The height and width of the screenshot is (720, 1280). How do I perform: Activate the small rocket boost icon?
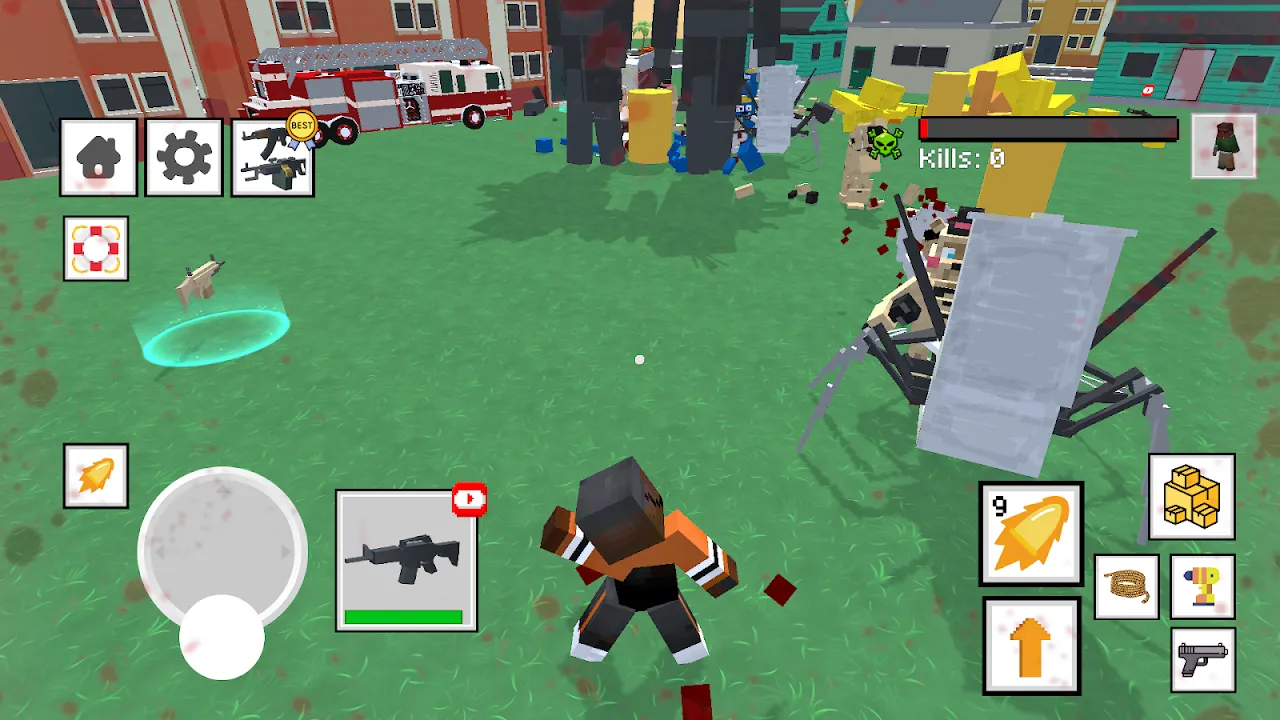point(96,476)
